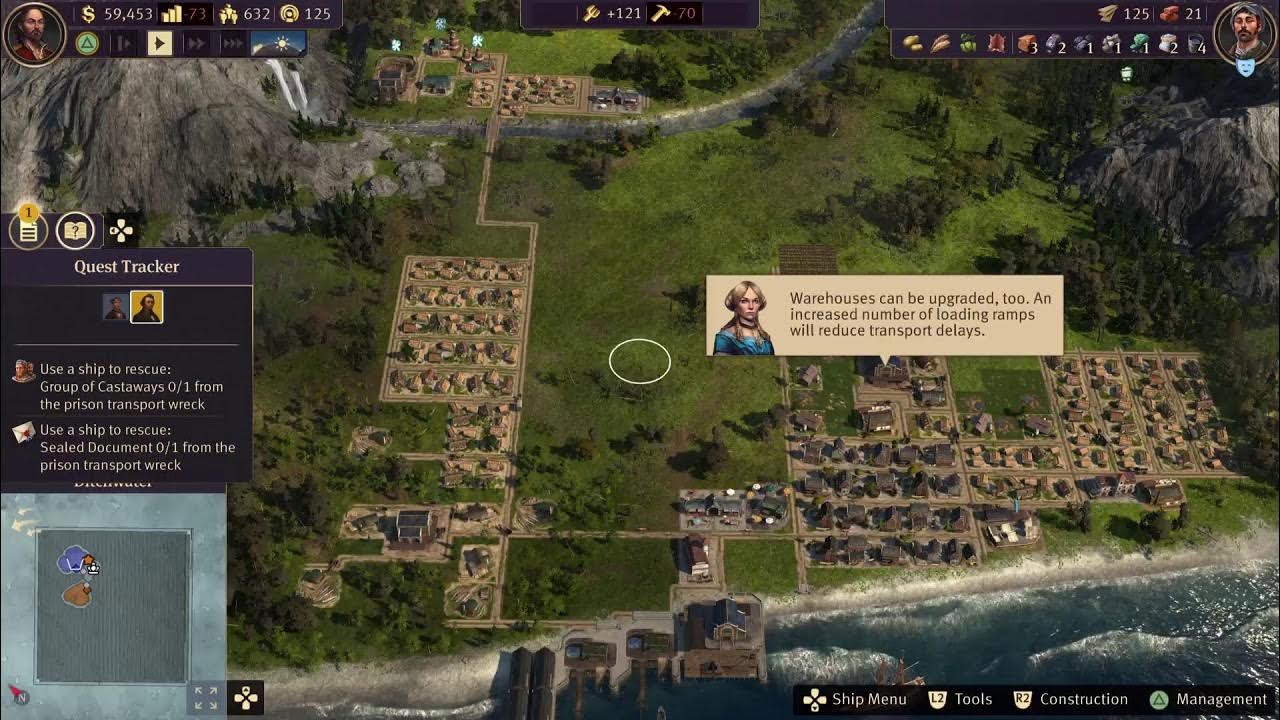This screenshot has height=720, width=1280.
Task: Select the first quest portrait in tracker
Action: tap(116, 307)
